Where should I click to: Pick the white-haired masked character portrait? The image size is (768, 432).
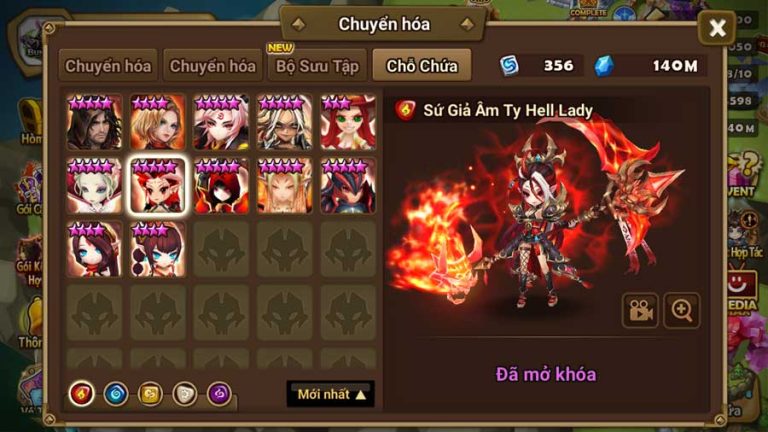pyautogui.click(x=284, y=123)
